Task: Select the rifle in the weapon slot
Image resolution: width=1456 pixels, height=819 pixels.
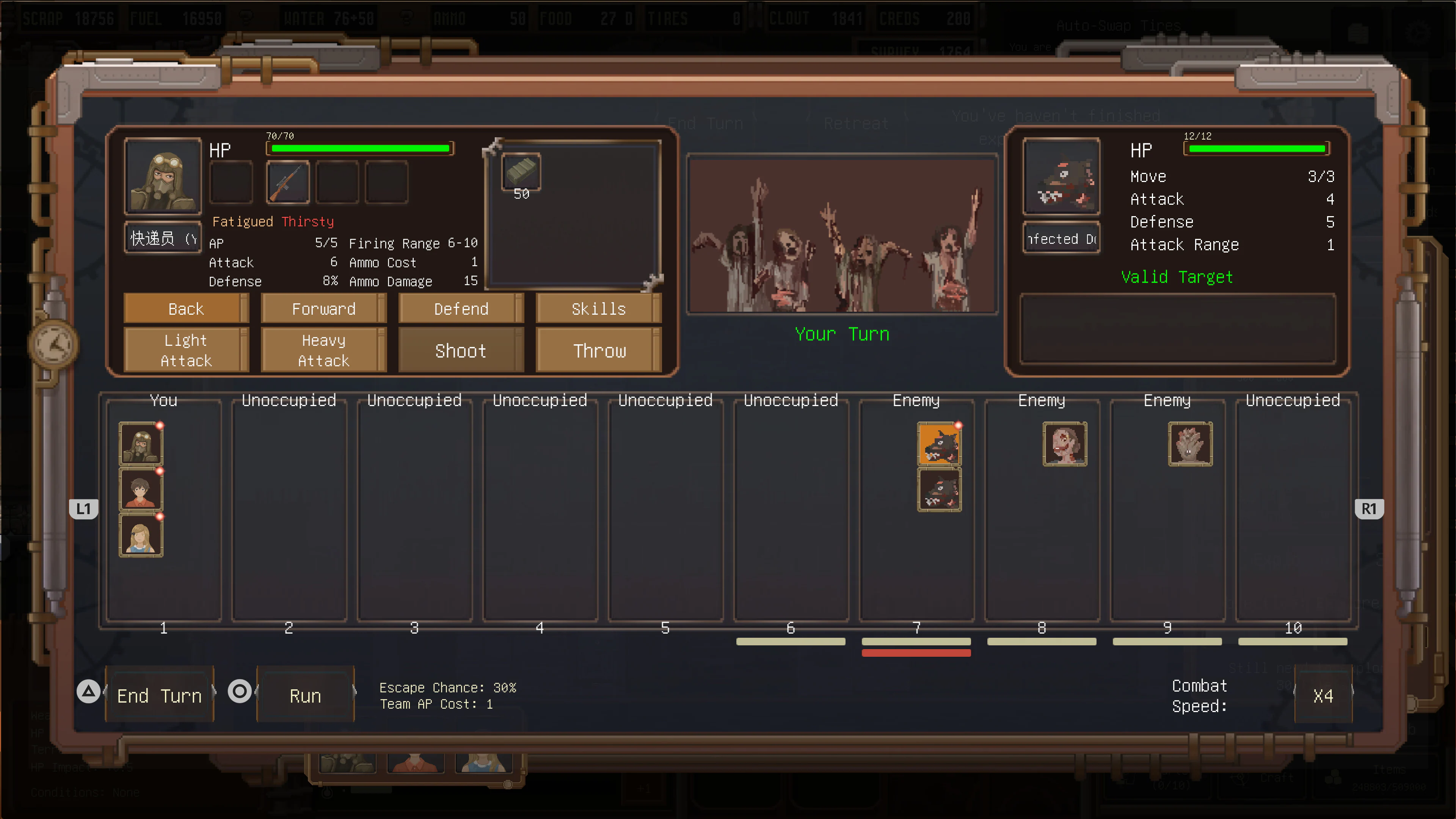Action: pyautogui.click(x=287, y=182)
